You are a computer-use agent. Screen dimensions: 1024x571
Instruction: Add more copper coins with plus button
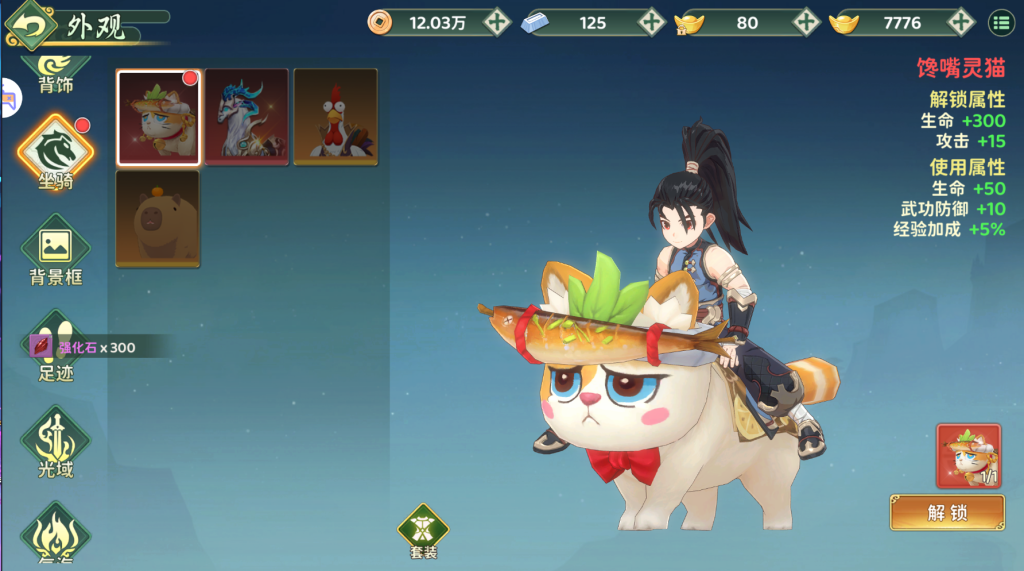497,21
